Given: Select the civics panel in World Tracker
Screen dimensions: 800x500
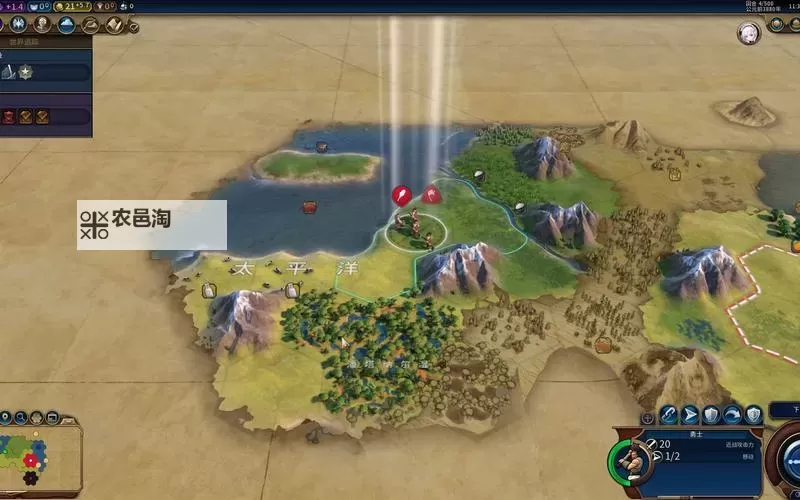Looking at the screenshot, I should (x=45, y=116).
